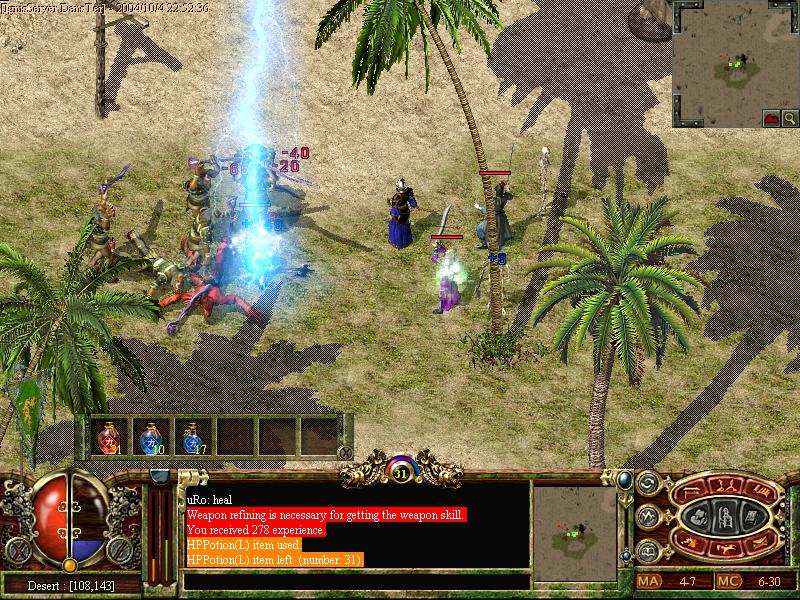This screenshot has height=600, width=800.
Task: Click the bottom panel minimap
Action: coord(574,533)
